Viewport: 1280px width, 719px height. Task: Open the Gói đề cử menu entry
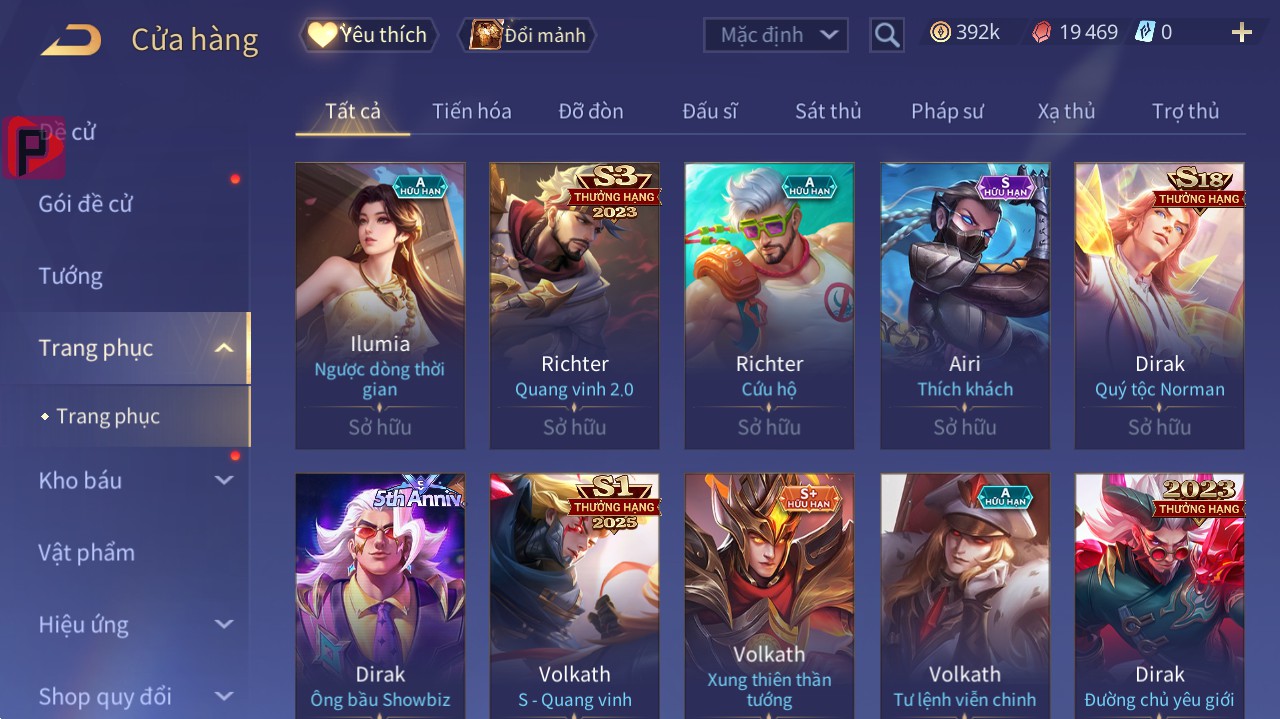[x=86, y=204]
